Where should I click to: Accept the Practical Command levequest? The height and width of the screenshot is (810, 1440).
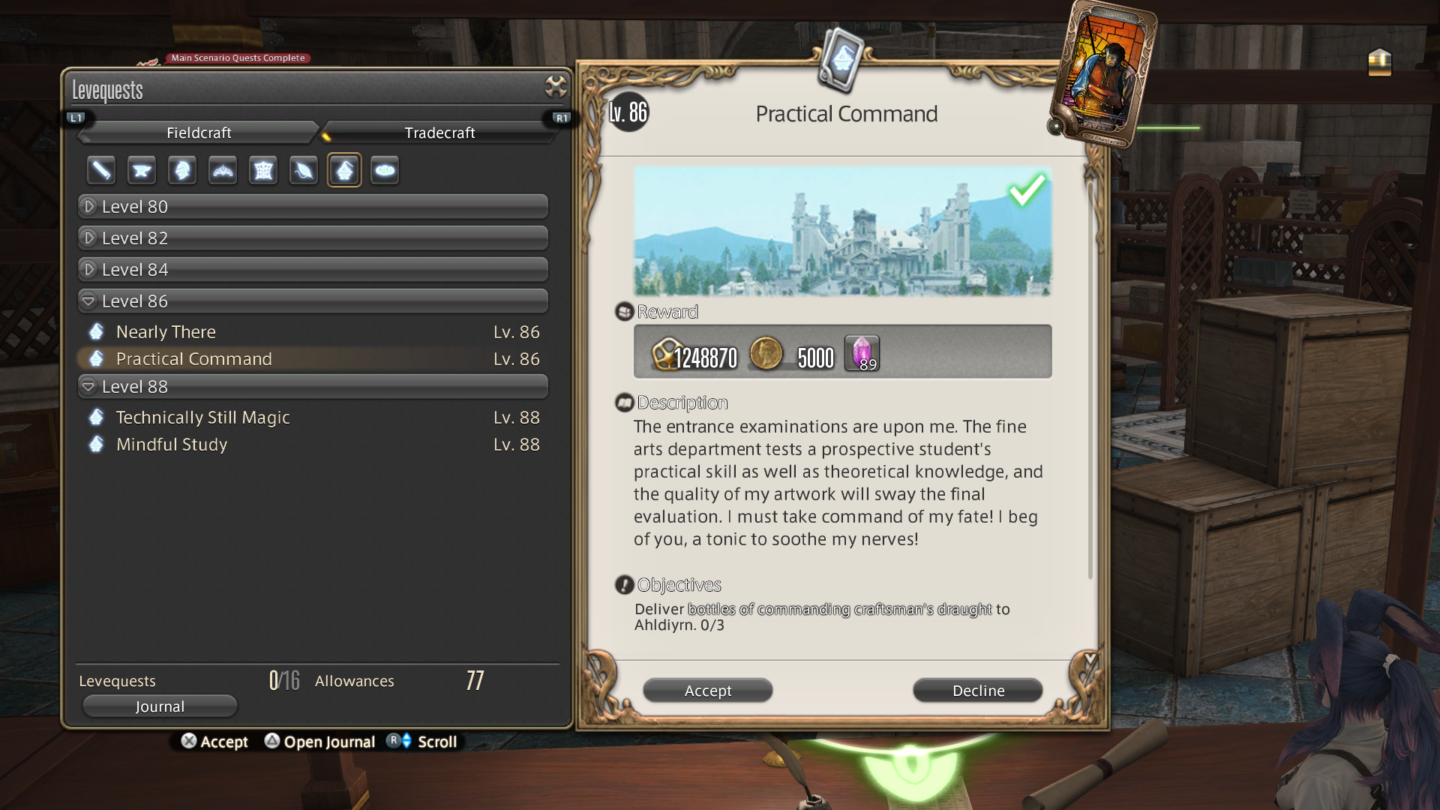tap(707, 690)
